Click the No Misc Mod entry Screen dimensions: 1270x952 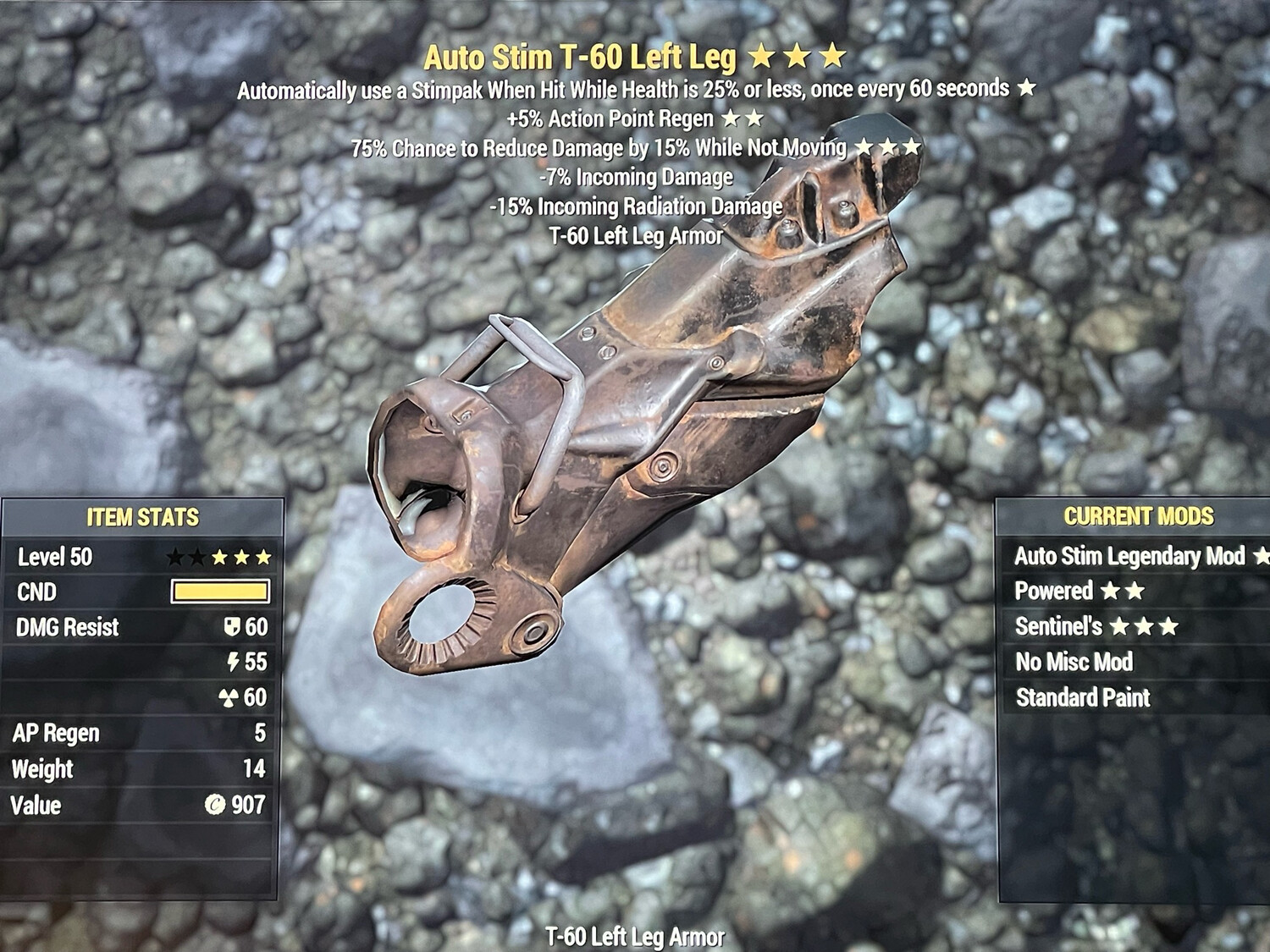[1074, 662]
